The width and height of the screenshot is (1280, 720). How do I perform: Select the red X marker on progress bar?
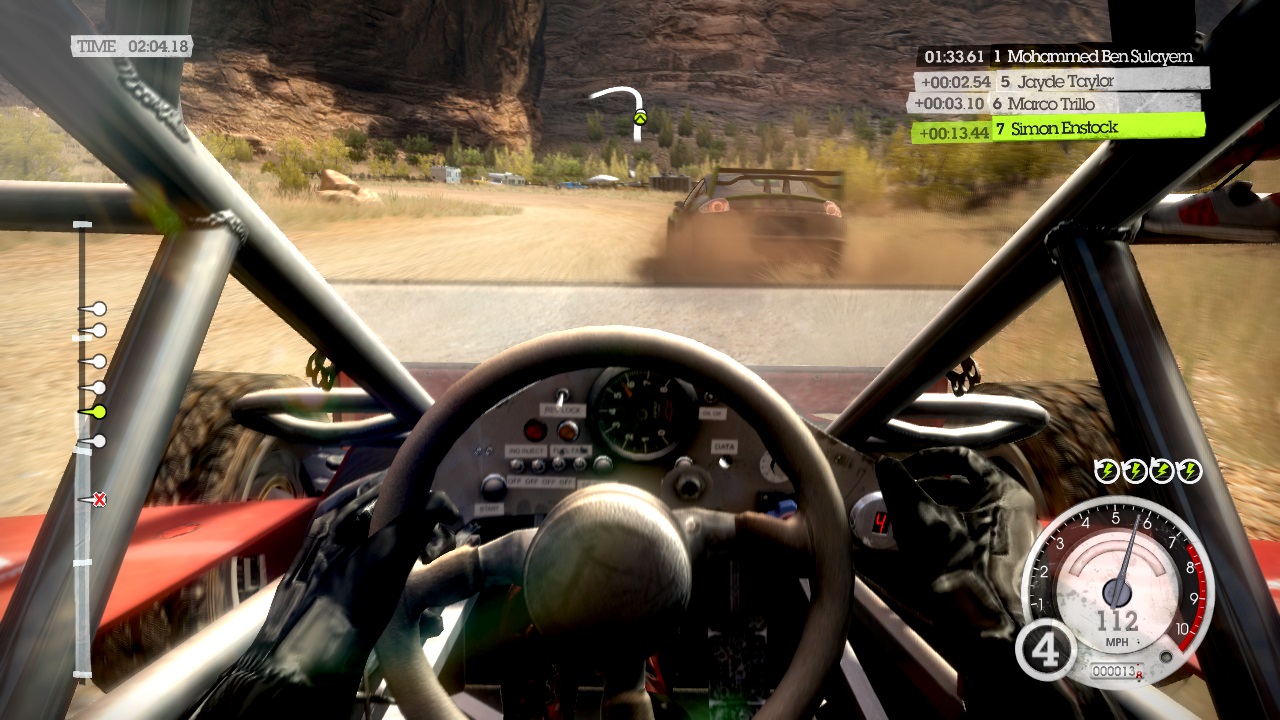(99, 499)
